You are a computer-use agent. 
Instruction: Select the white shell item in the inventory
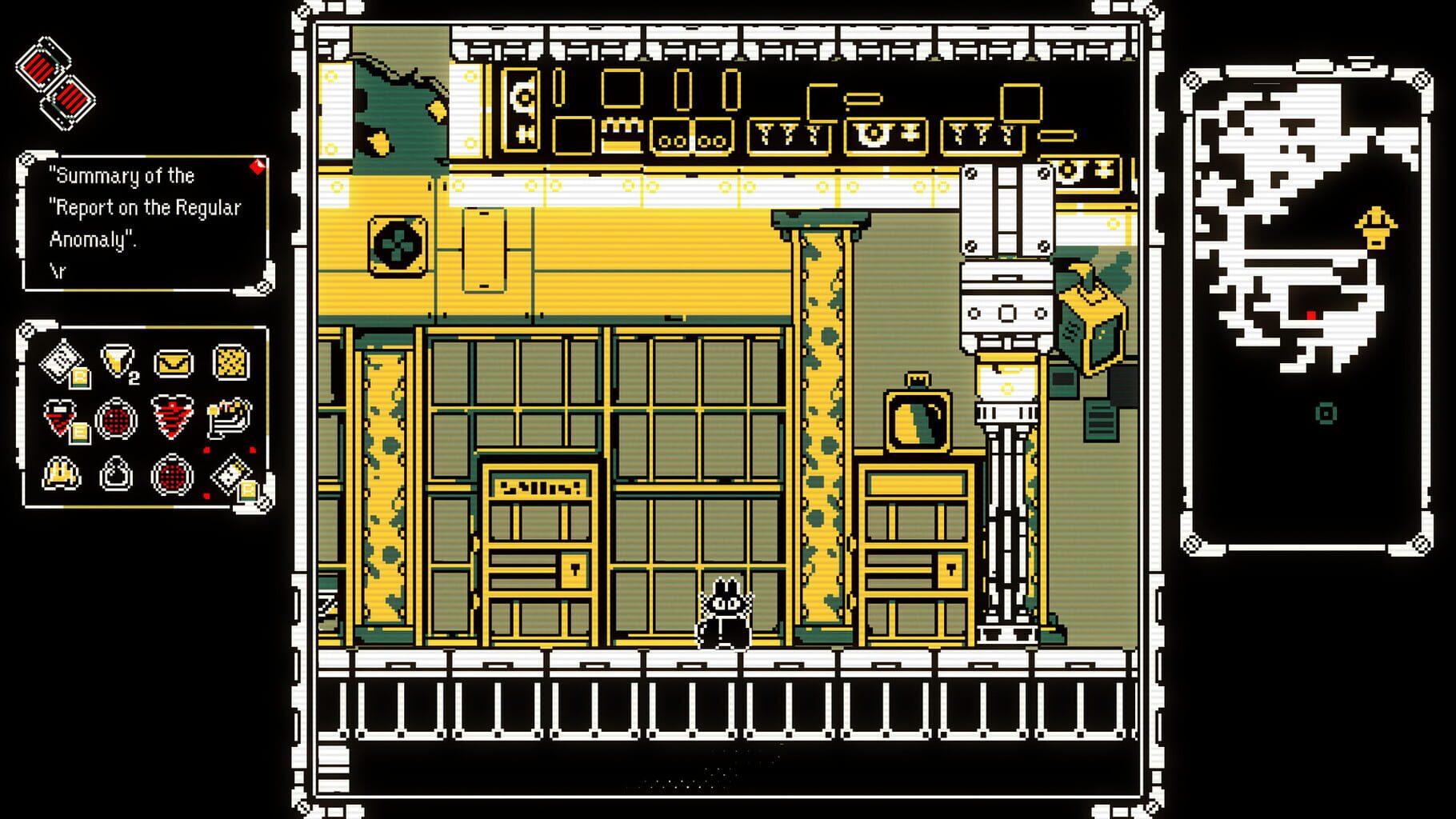tap(116, 474)
